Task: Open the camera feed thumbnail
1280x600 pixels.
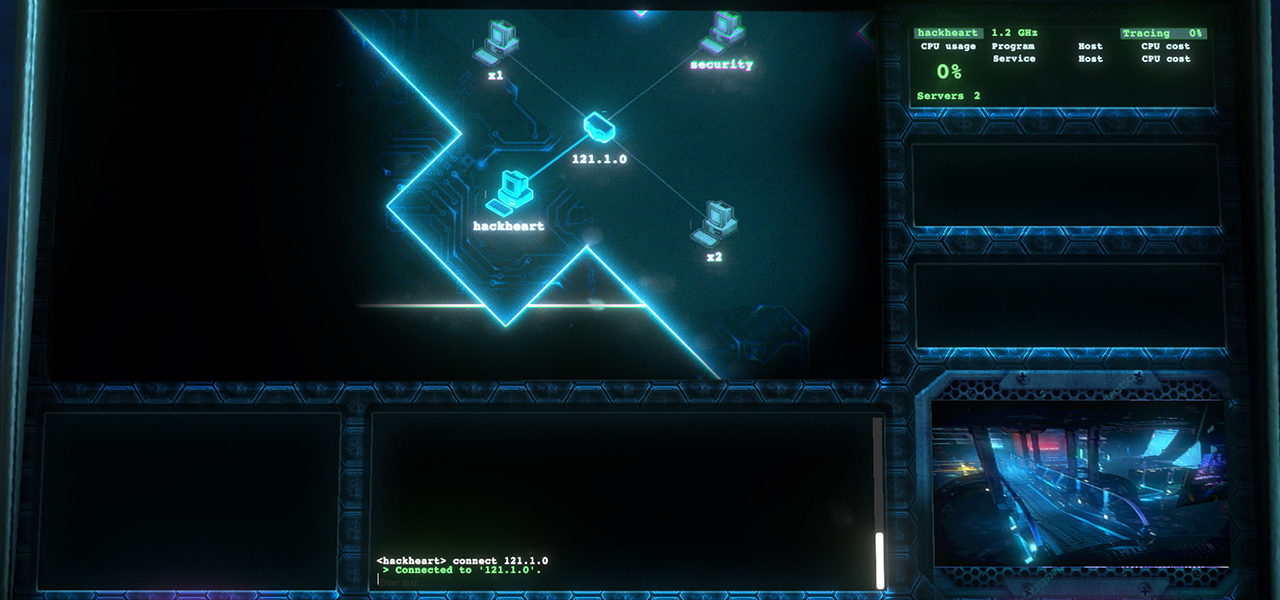Action: tap(1079, 482)
